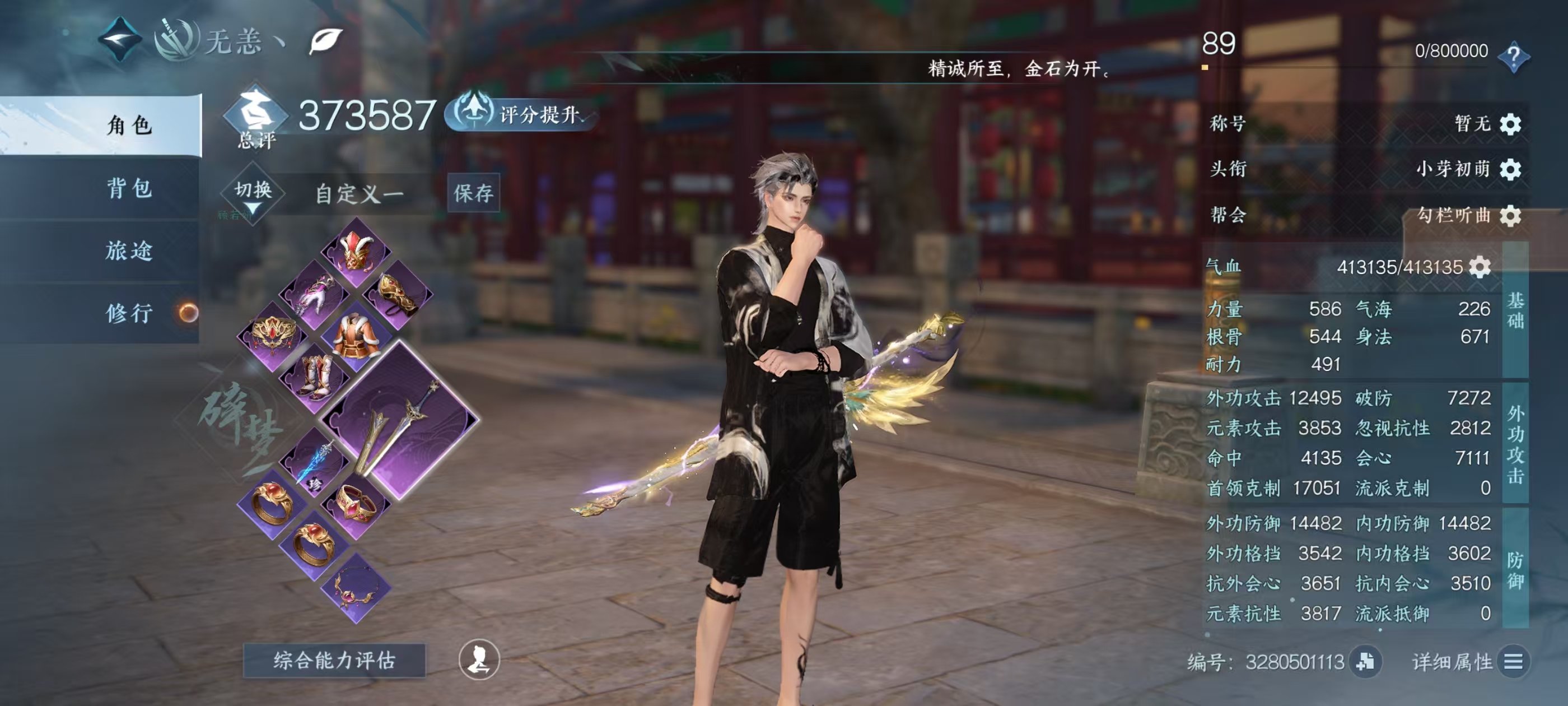
Task: Select the orange chest armor slot
Action: point(356,335)
